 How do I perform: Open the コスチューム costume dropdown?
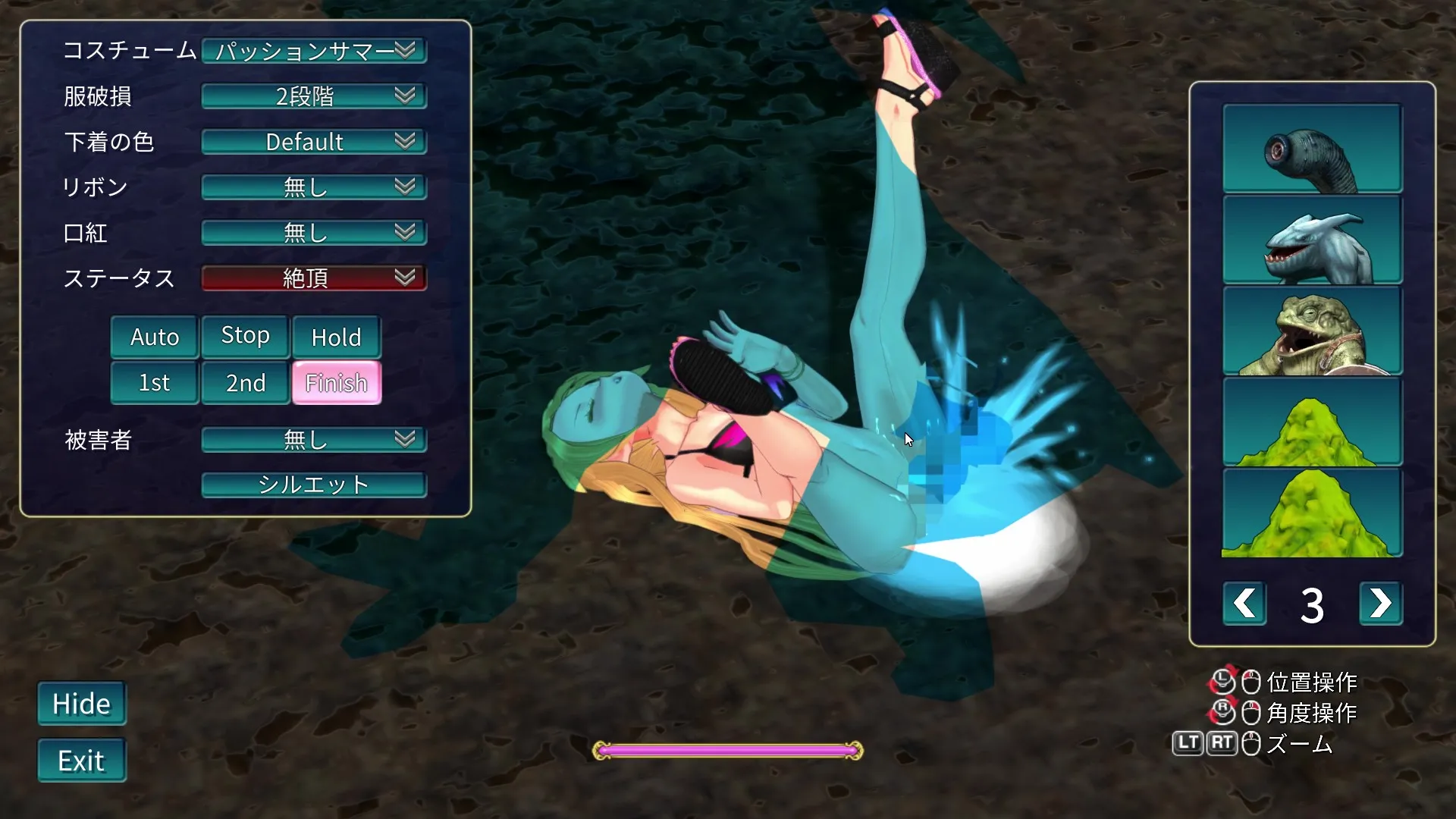coord(314,51)
